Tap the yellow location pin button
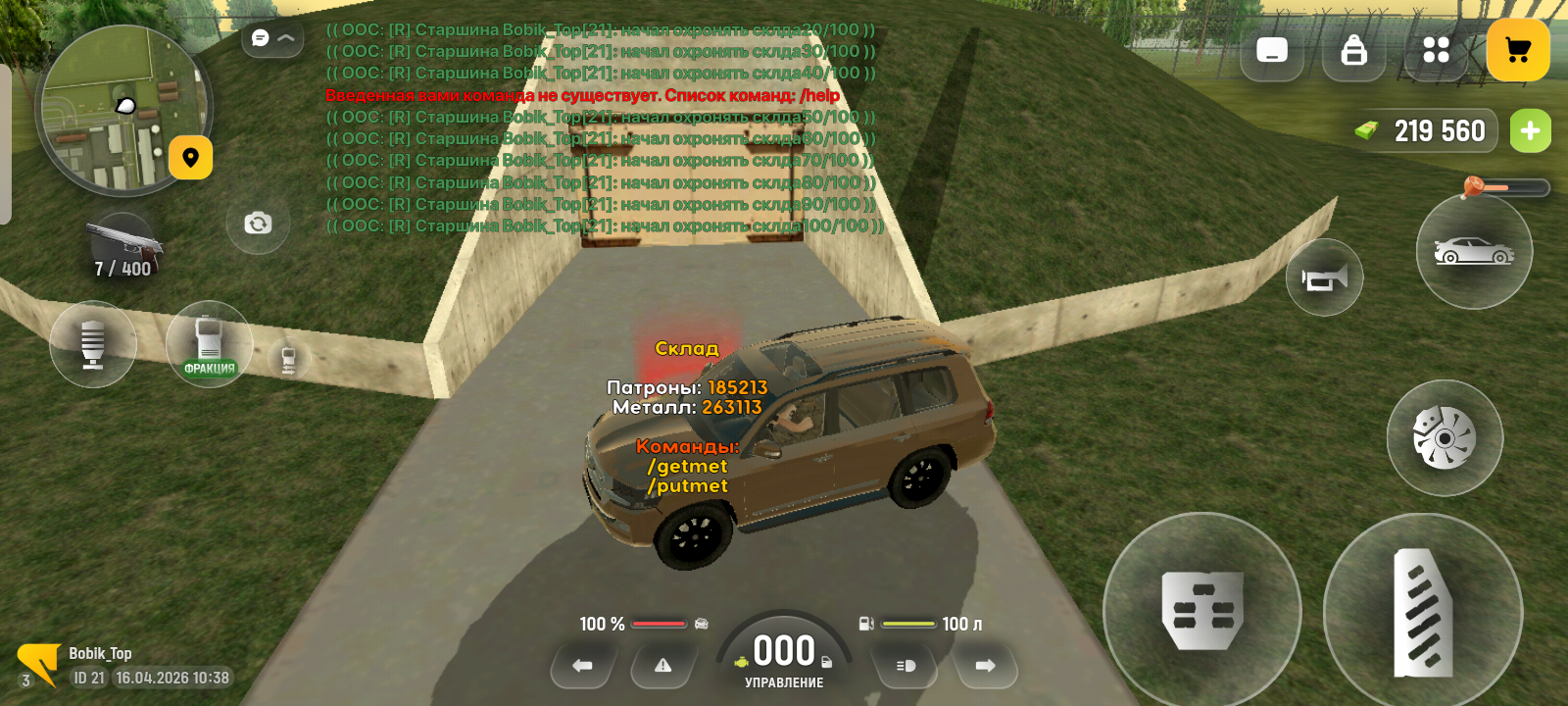The image size is (1568, 706). [190, 158]
